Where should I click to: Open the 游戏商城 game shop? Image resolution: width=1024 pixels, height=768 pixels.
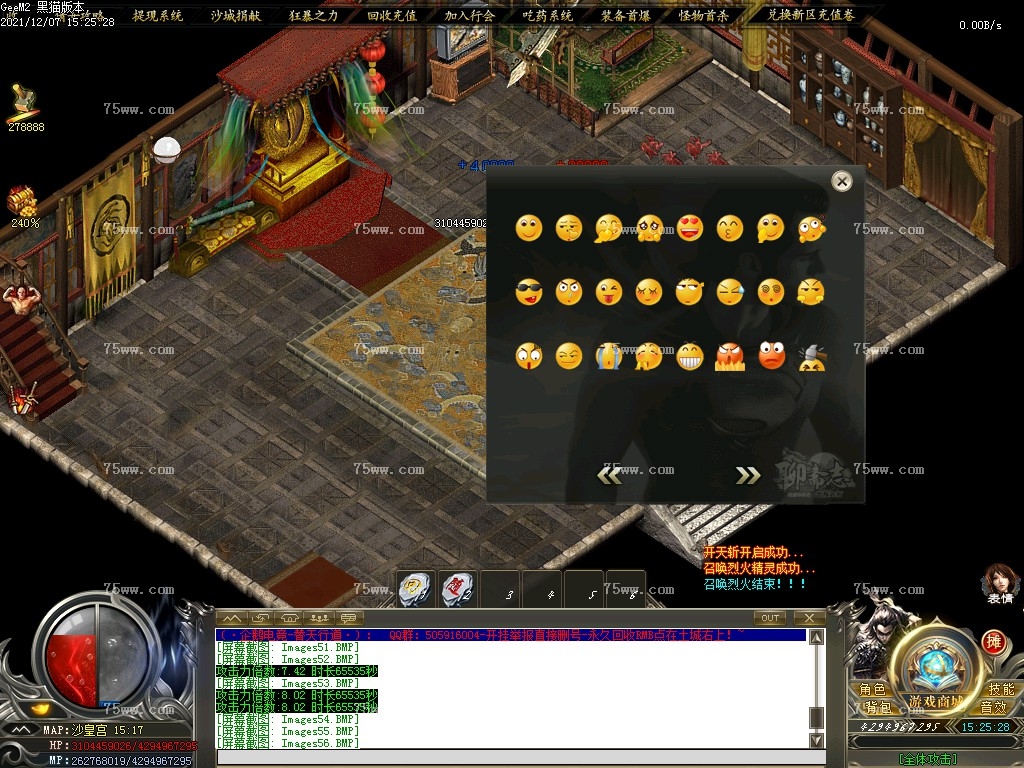pos(936,701)
